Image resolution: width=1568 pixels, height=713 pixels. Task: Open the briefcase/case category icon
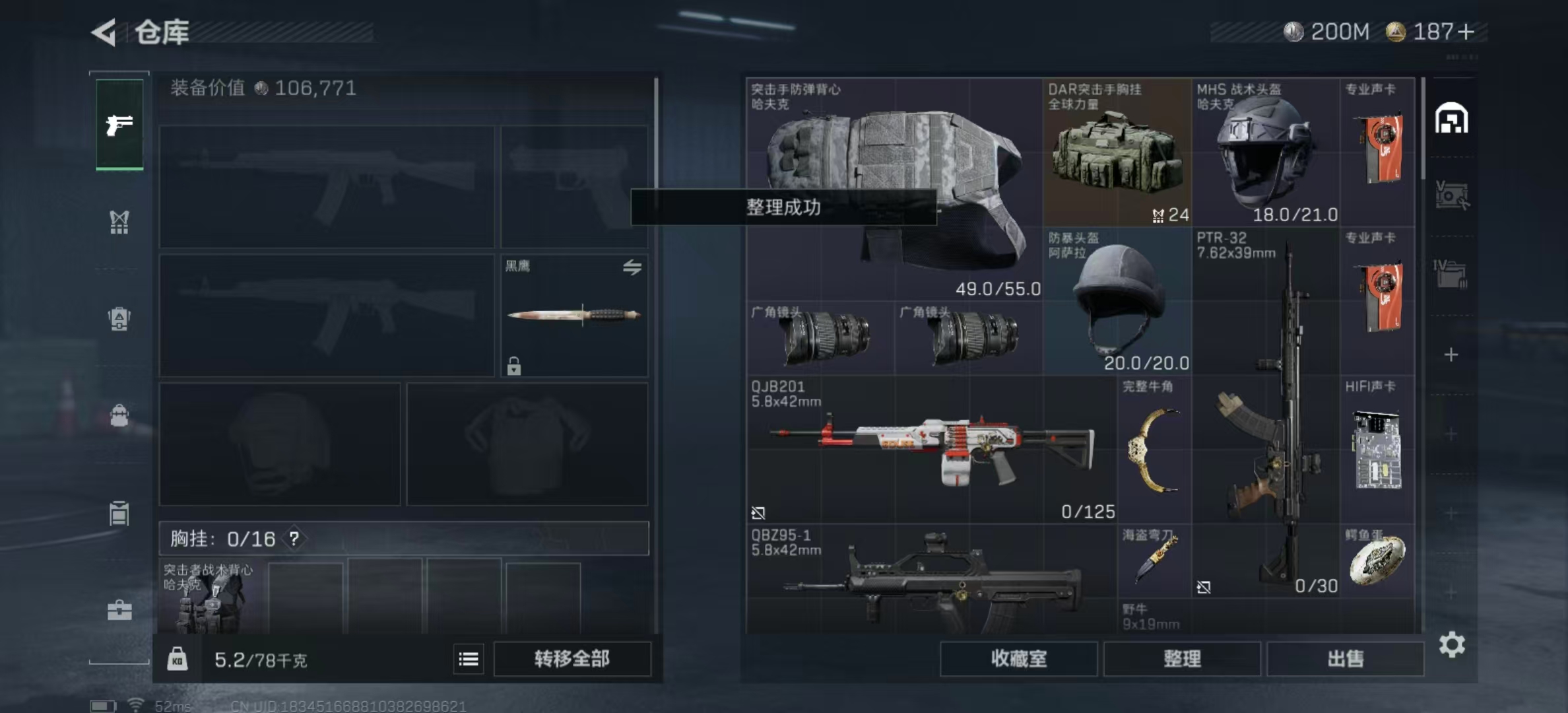coord(119,609)
